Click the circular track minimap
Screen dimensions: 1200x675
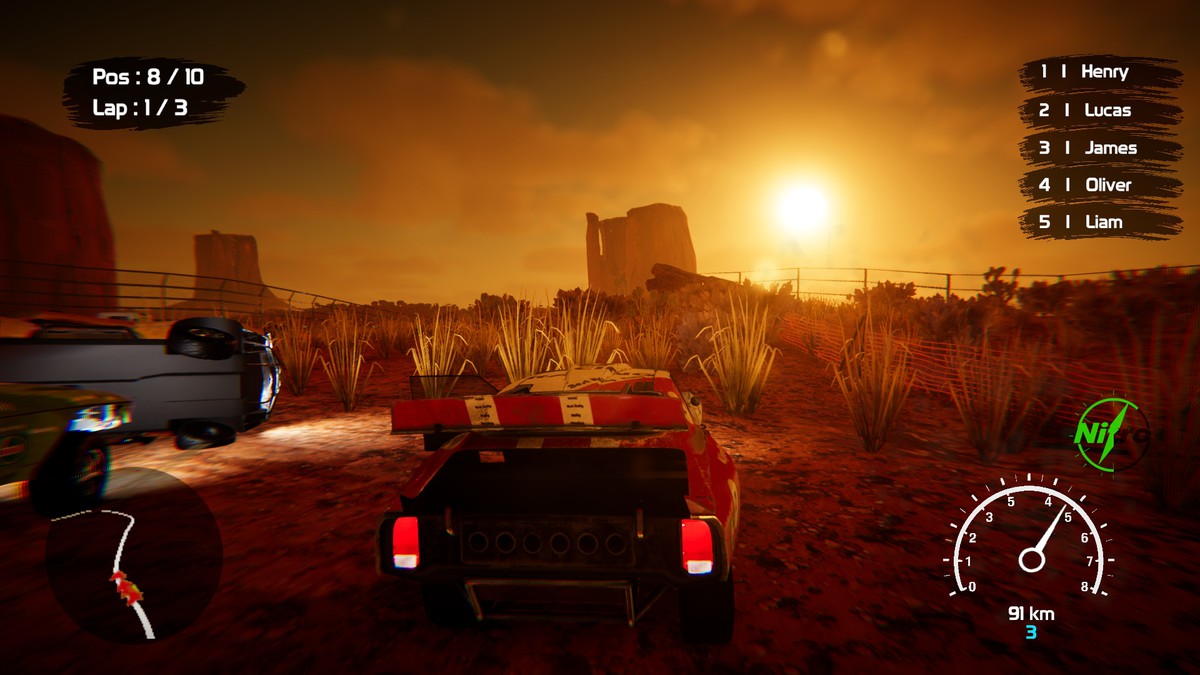[132, 556]
